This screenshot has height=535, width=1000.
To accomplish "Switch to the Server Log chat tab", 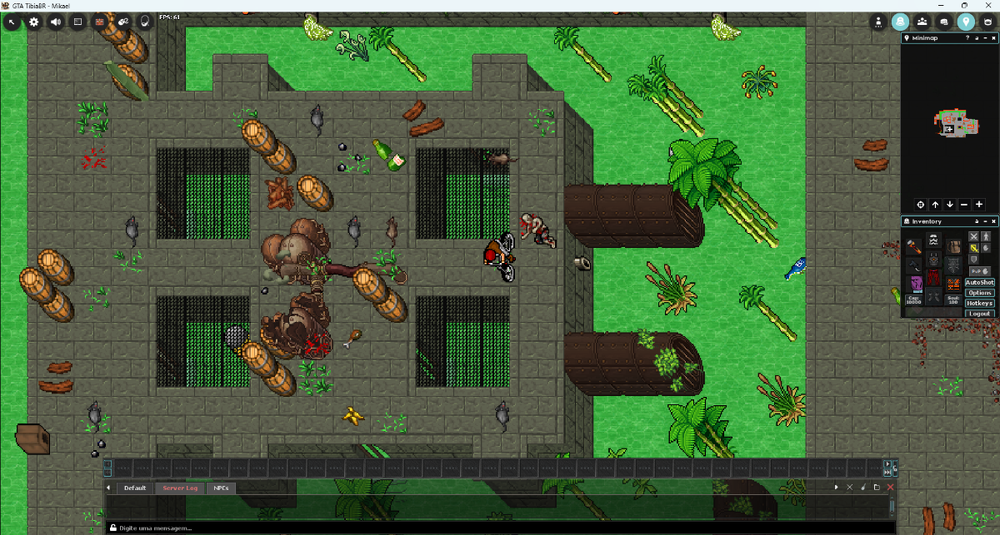I will [180, 488].
